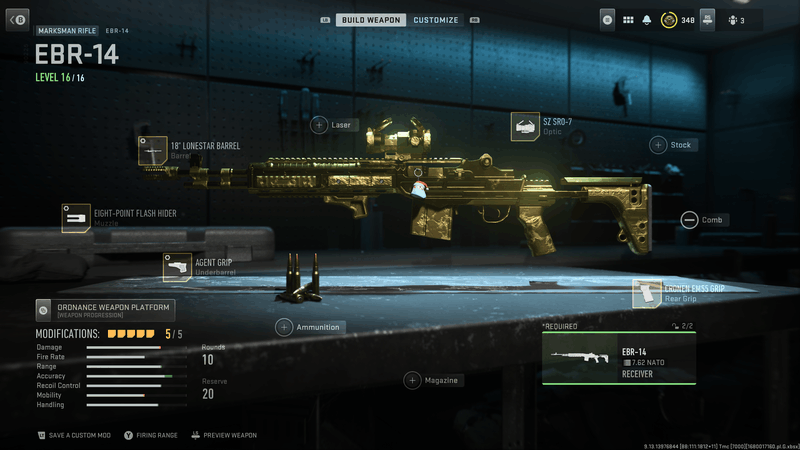Add a Stock attachment
Image resolution: width=800 pixels, height=450 pixels.
click(659, 145)
